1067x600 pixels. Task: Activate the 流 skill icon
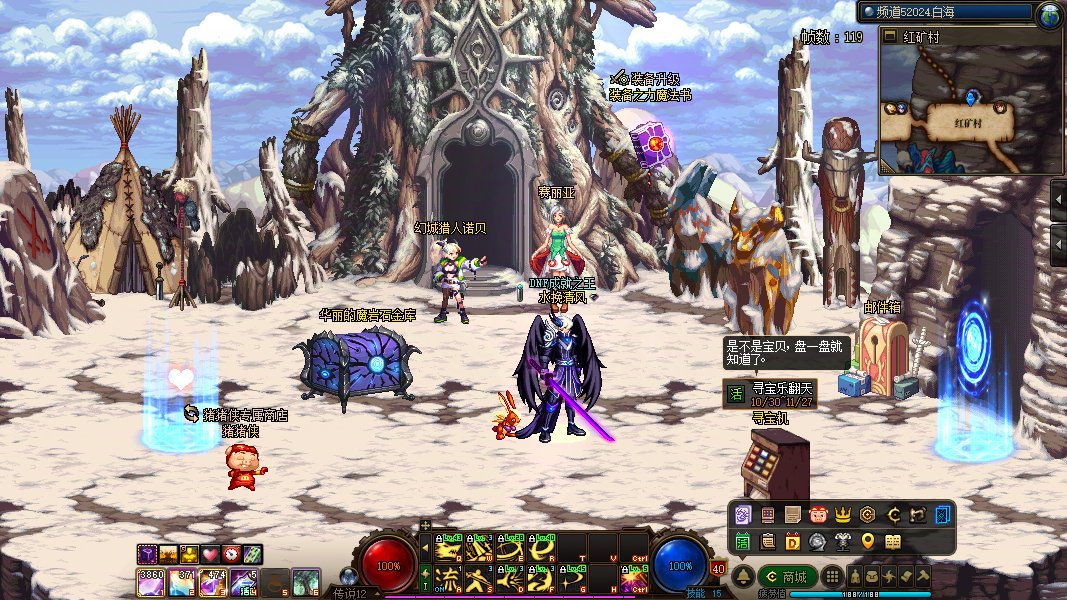(449, 577)
